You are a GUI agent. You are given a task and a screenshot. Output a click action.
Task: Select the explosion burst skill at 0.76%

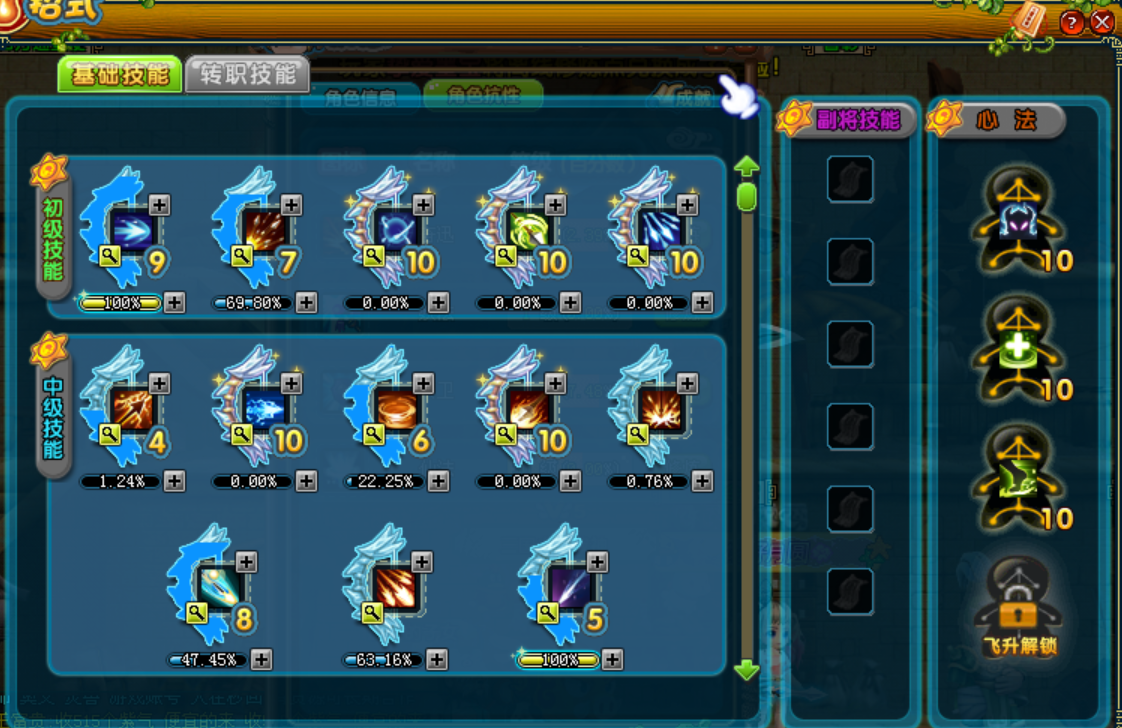658,410
